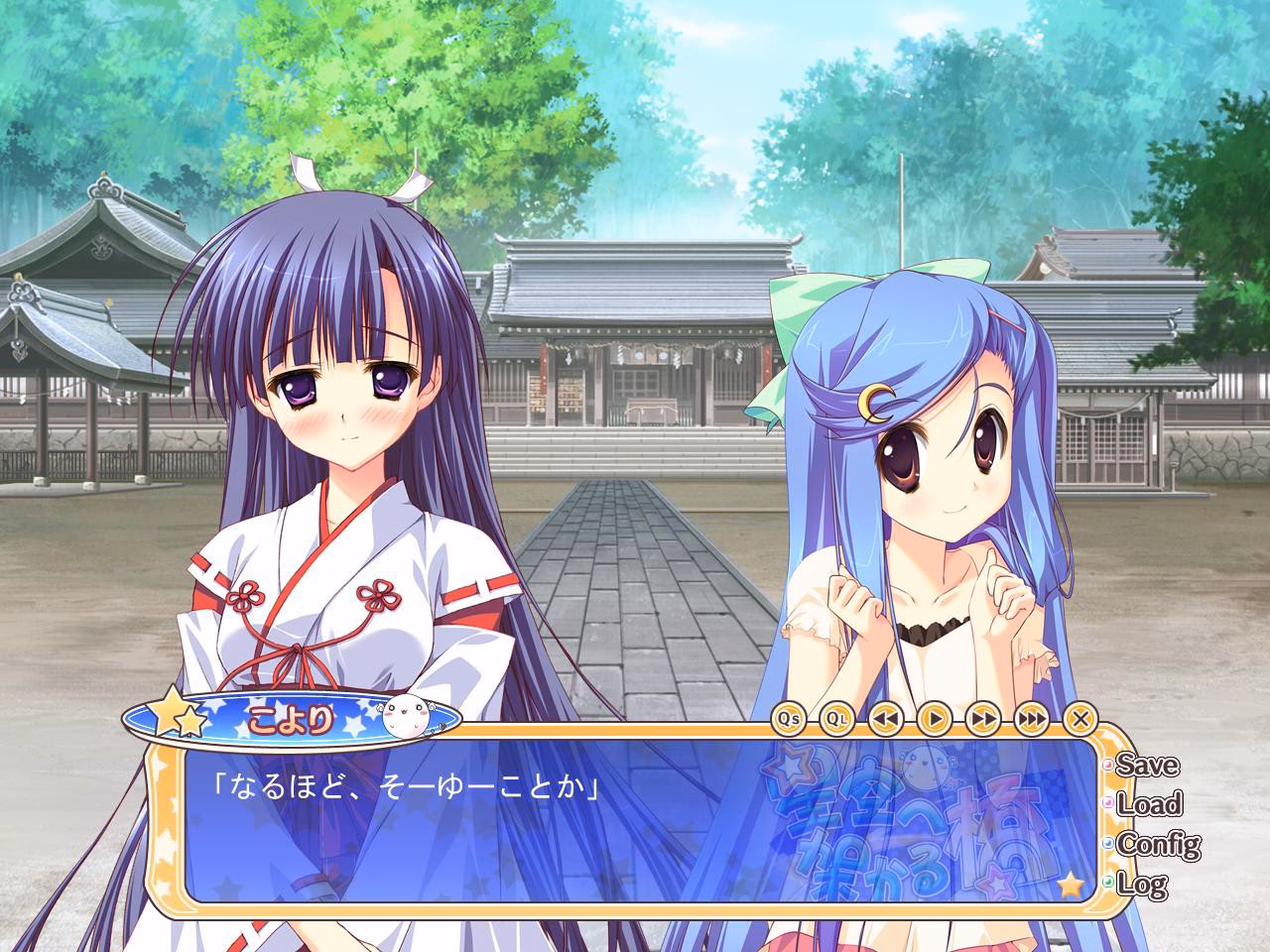This screenshot has width=1270, height=952.
Task: Open the Save menu
Action: coord(1146,766)
